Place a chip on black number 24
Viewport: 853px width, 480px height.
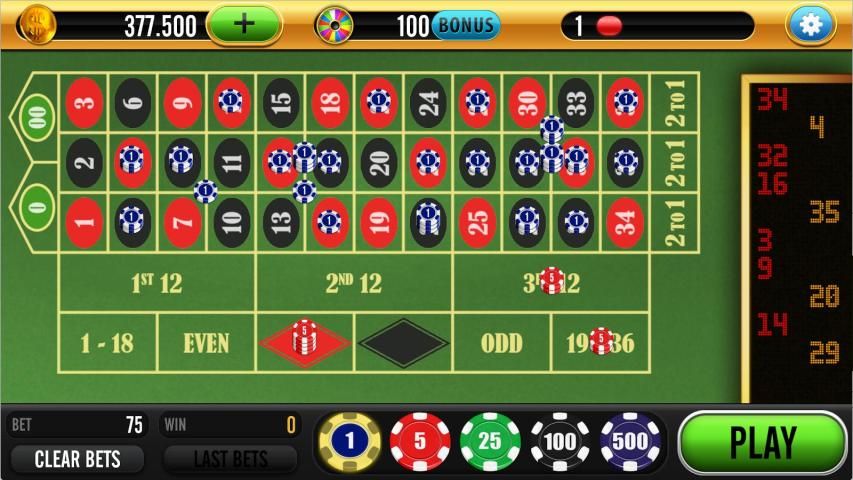(x=428, y=102)
